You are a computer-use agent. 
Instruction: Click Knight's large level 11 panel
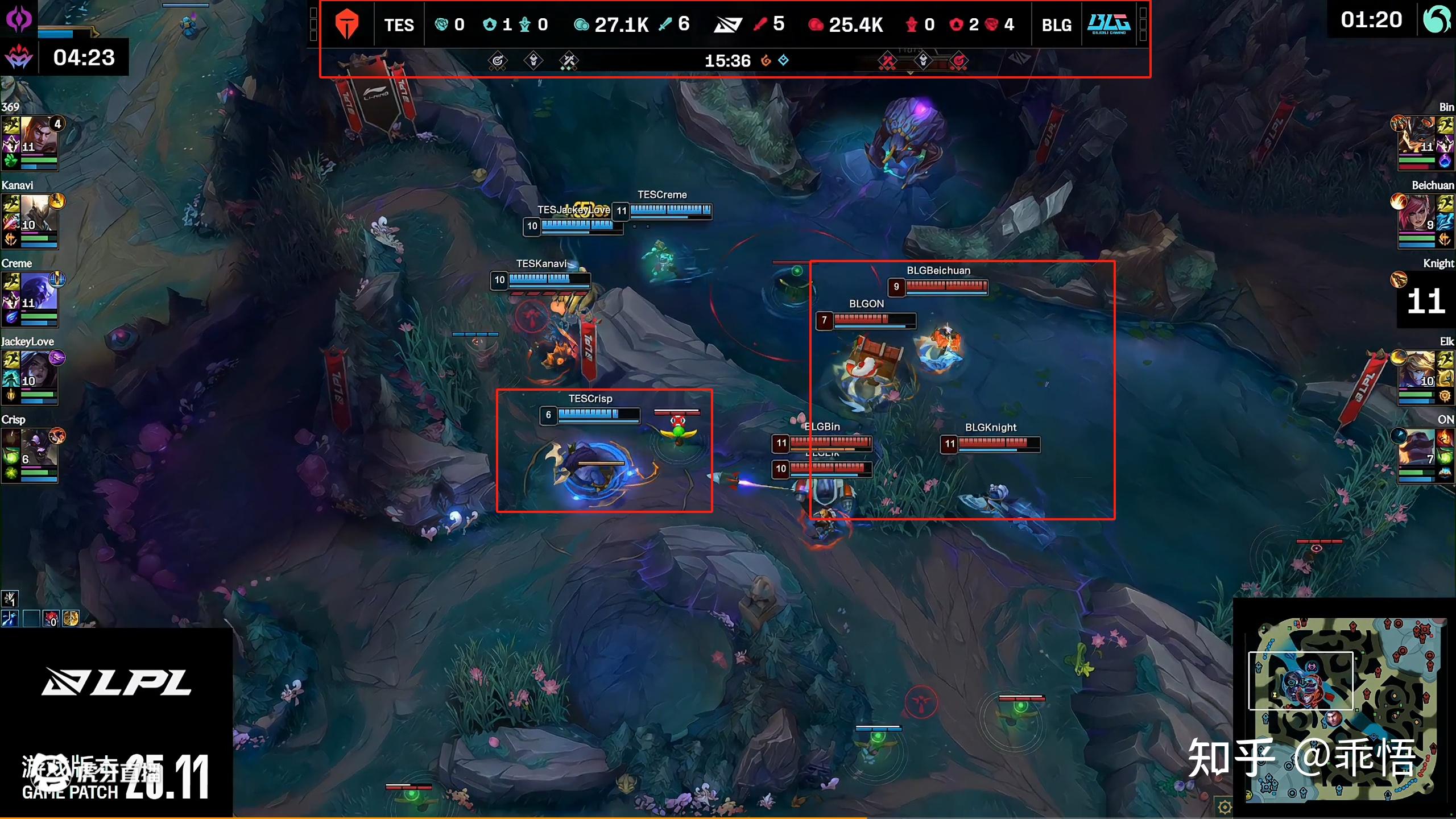[1426, 300]
